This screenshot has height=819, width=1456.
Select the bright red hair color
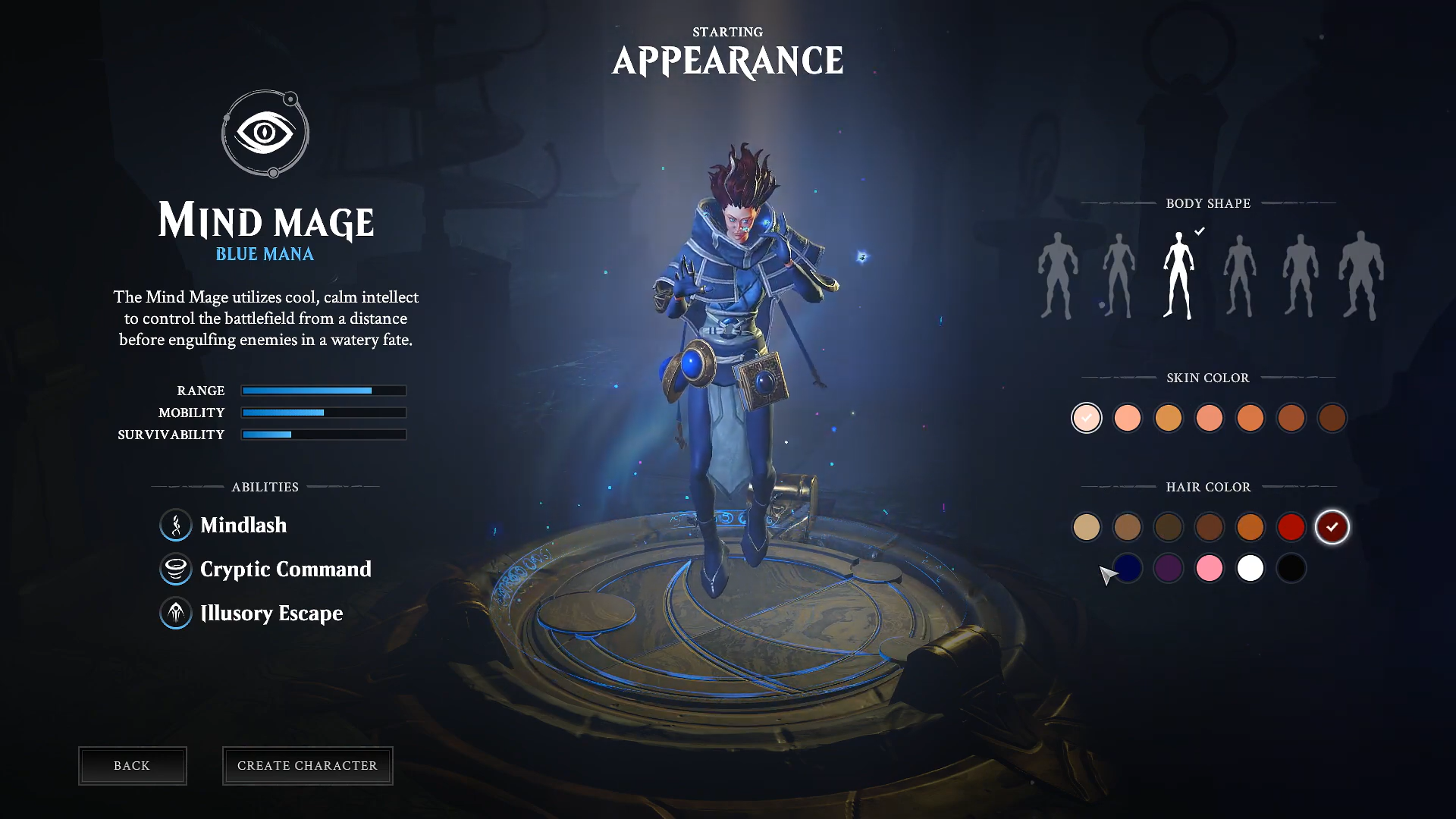[1291, 527]
